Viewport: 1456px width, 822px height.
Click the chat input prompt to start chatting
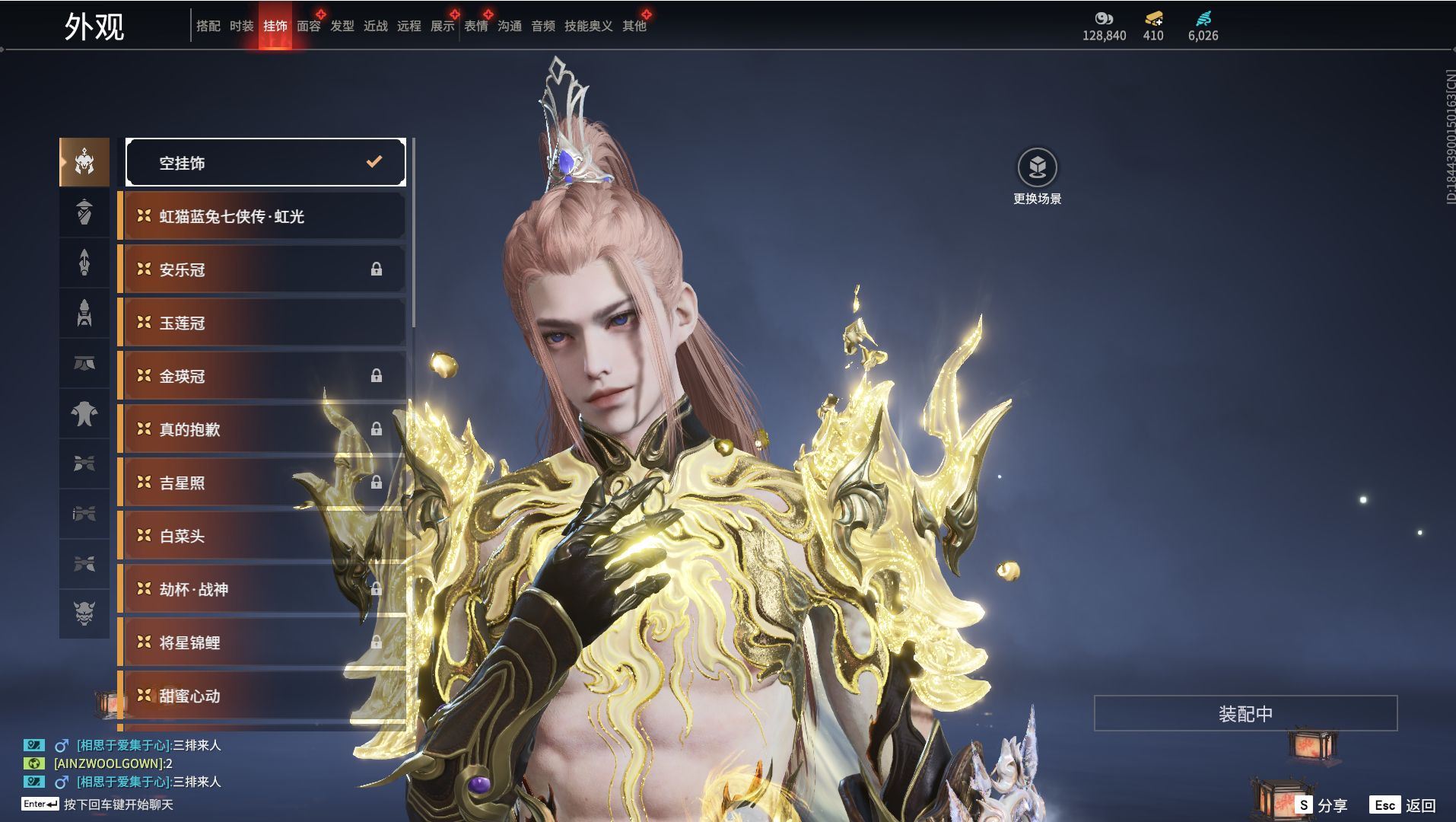pyautogui.click(x=118, y=804)
